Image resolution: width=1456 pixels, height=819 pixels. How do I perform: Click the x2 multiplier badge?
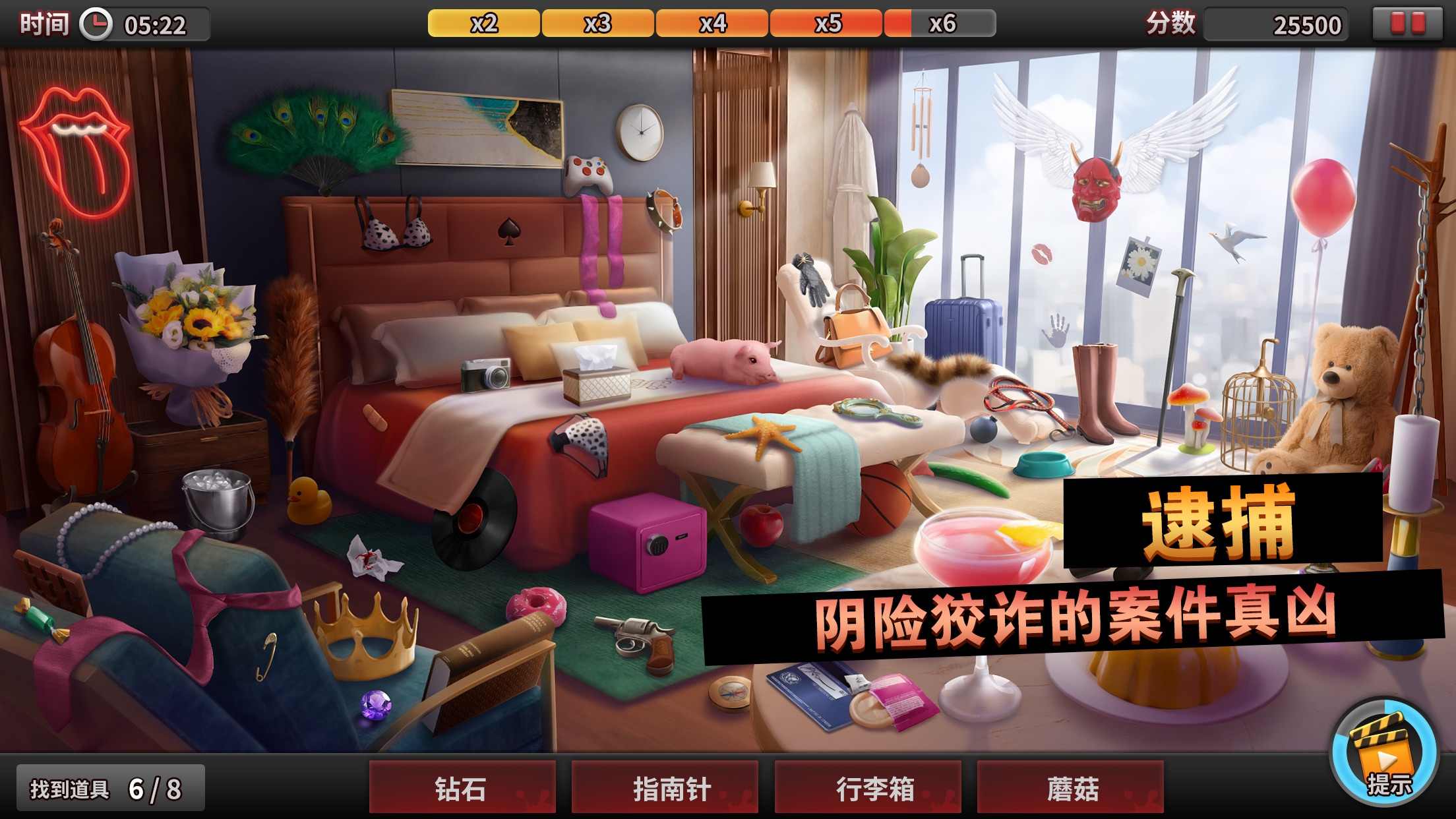[x=485, y=23]
